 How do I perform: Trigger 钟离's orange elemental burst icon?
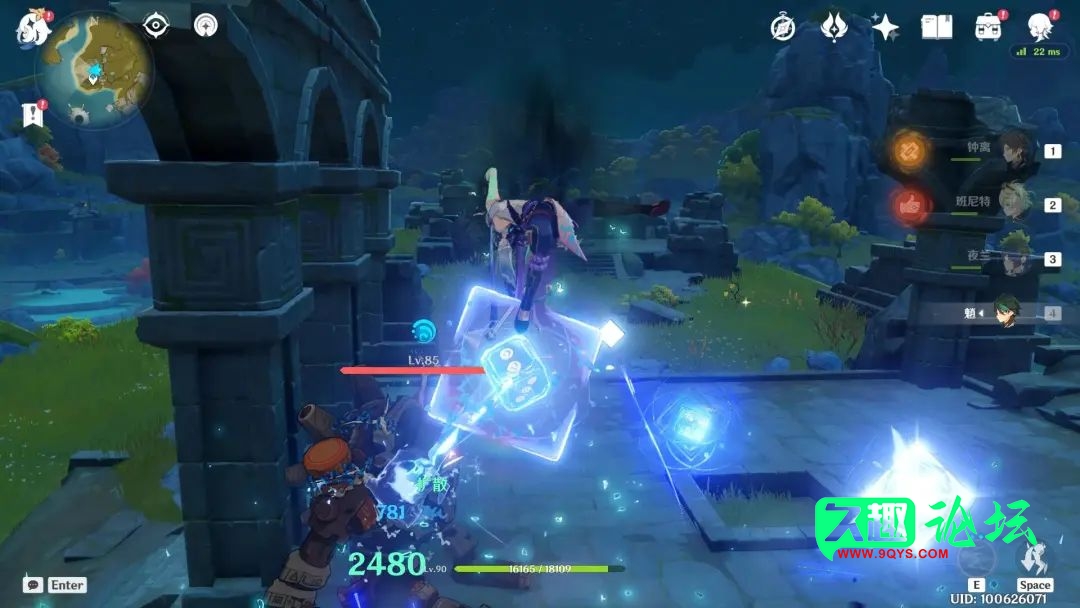point(912,150)
